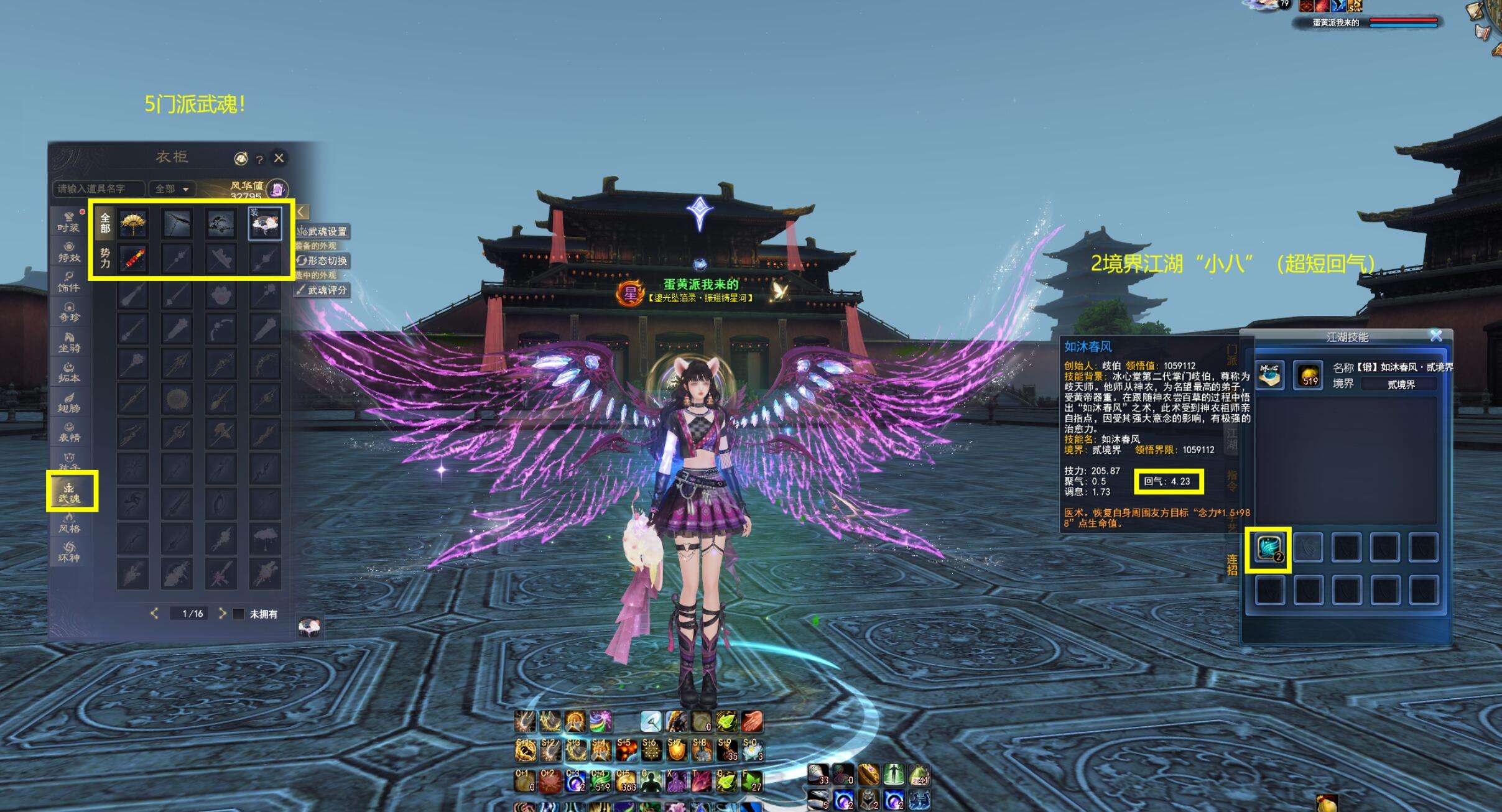
Task: Type in the item name search field
Action: [98, 188]
